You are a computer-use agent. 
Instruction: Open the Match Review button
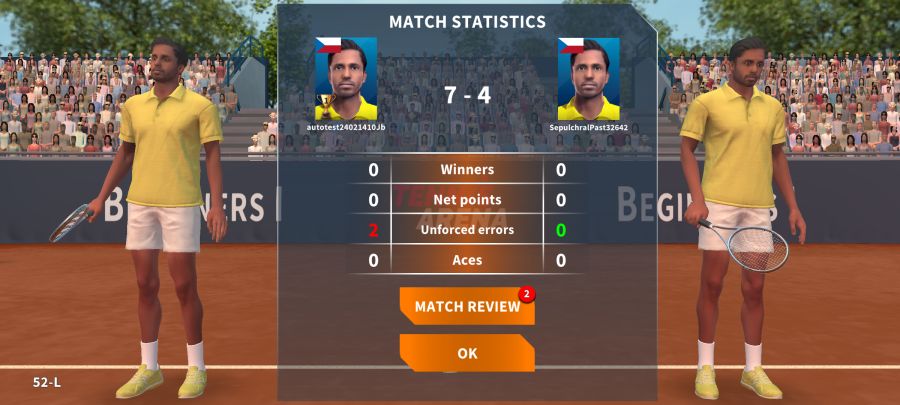click(467, 306)
